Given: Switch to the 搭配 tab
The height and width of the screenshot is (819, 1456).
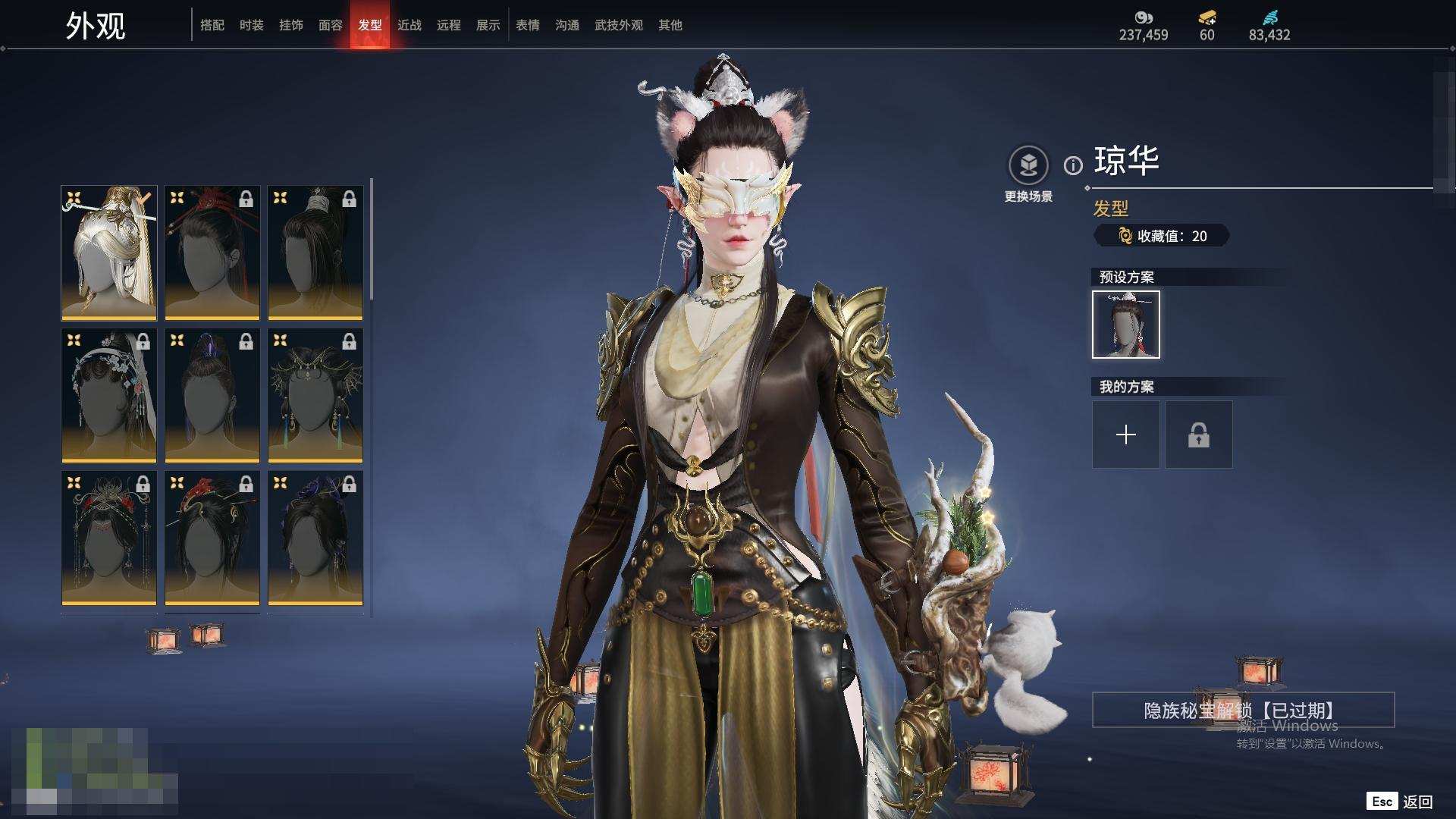Looking at the screenshot, I should (212, 25).
